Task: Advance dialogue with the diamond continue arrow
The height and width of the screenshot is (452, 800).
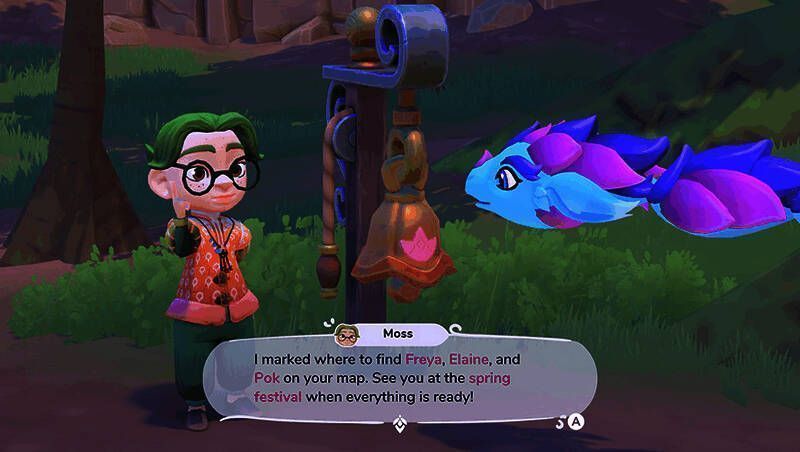Action: tap(401, 422)
